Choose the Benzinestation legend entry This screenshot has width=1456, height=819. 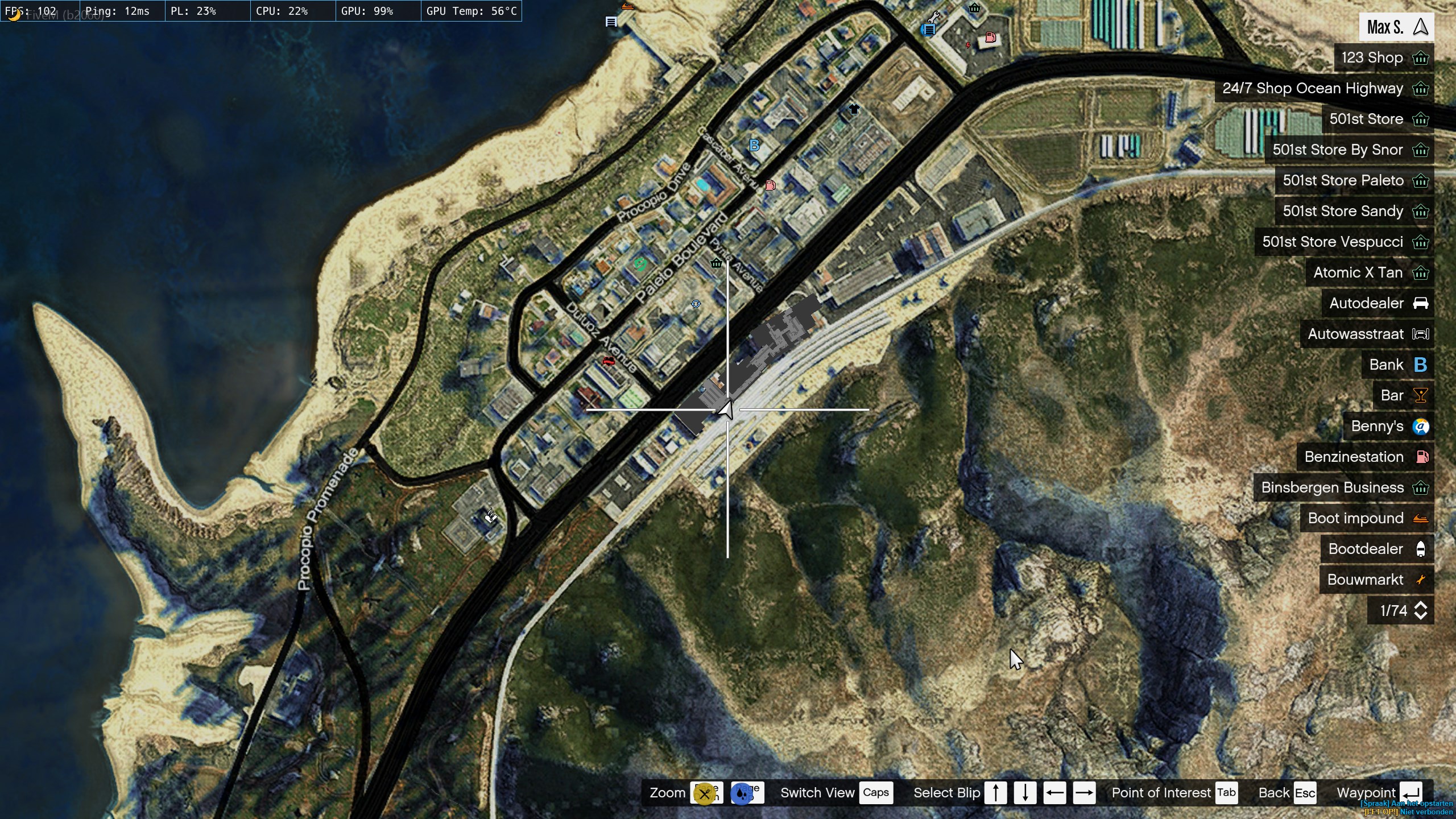coord(1364,457)
